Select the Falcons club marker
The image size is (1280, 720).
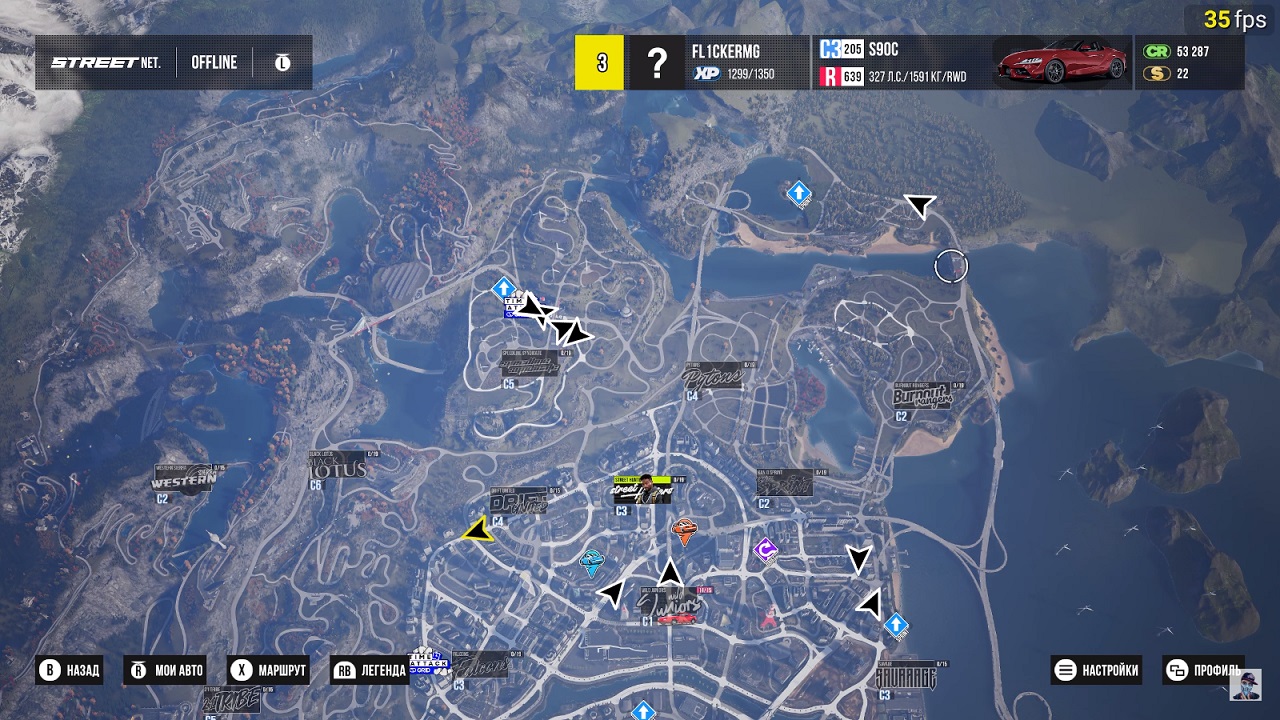click(x=481, y=665)
